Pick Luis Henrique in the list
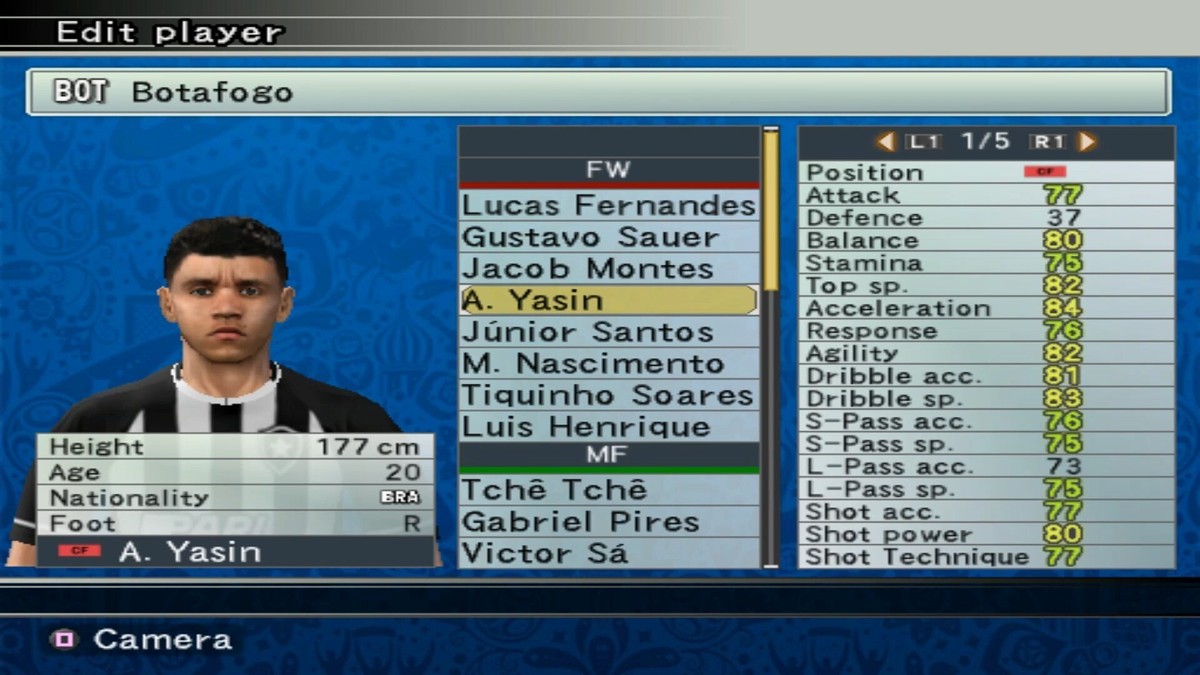The width and height of the screenshot is (1200, 675). (608, 426)
